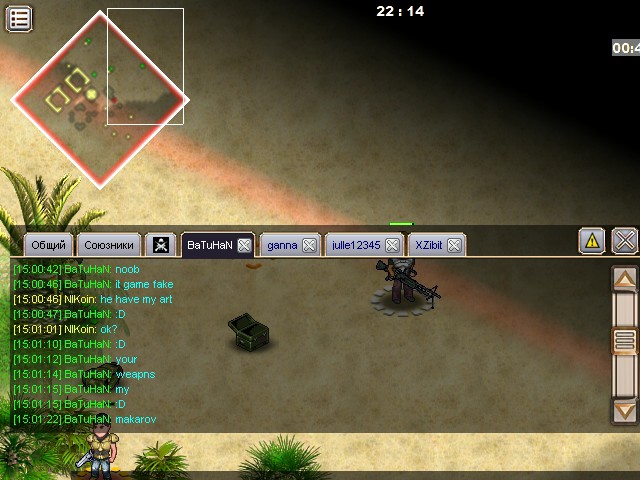
Task: Close the ganna chat tab
Action: (x=309, y=245)
